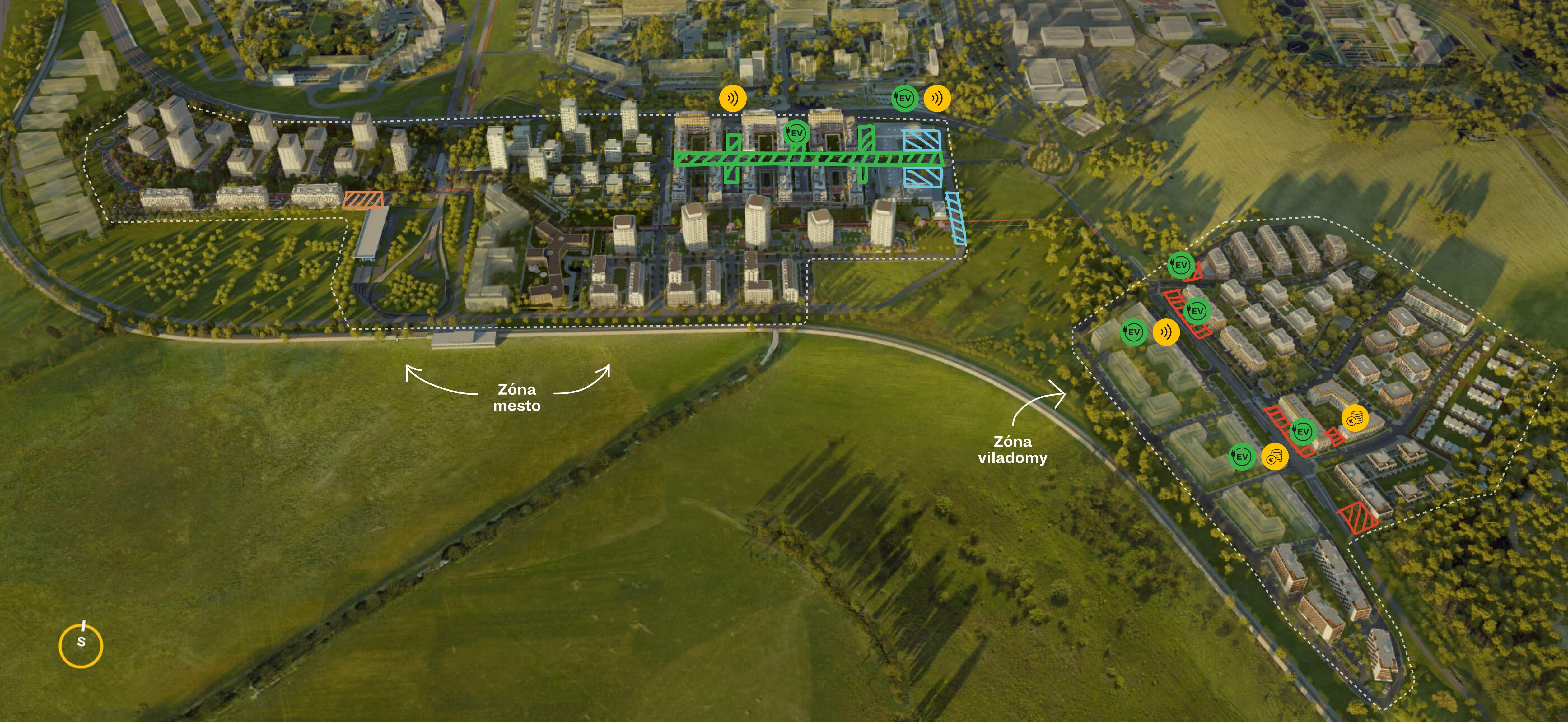The width and height of the screenshot is (1568, 724).
Task: Open the EV marker next to the contactless marker above Zóna mesto
Action: (x=904, y=98)
